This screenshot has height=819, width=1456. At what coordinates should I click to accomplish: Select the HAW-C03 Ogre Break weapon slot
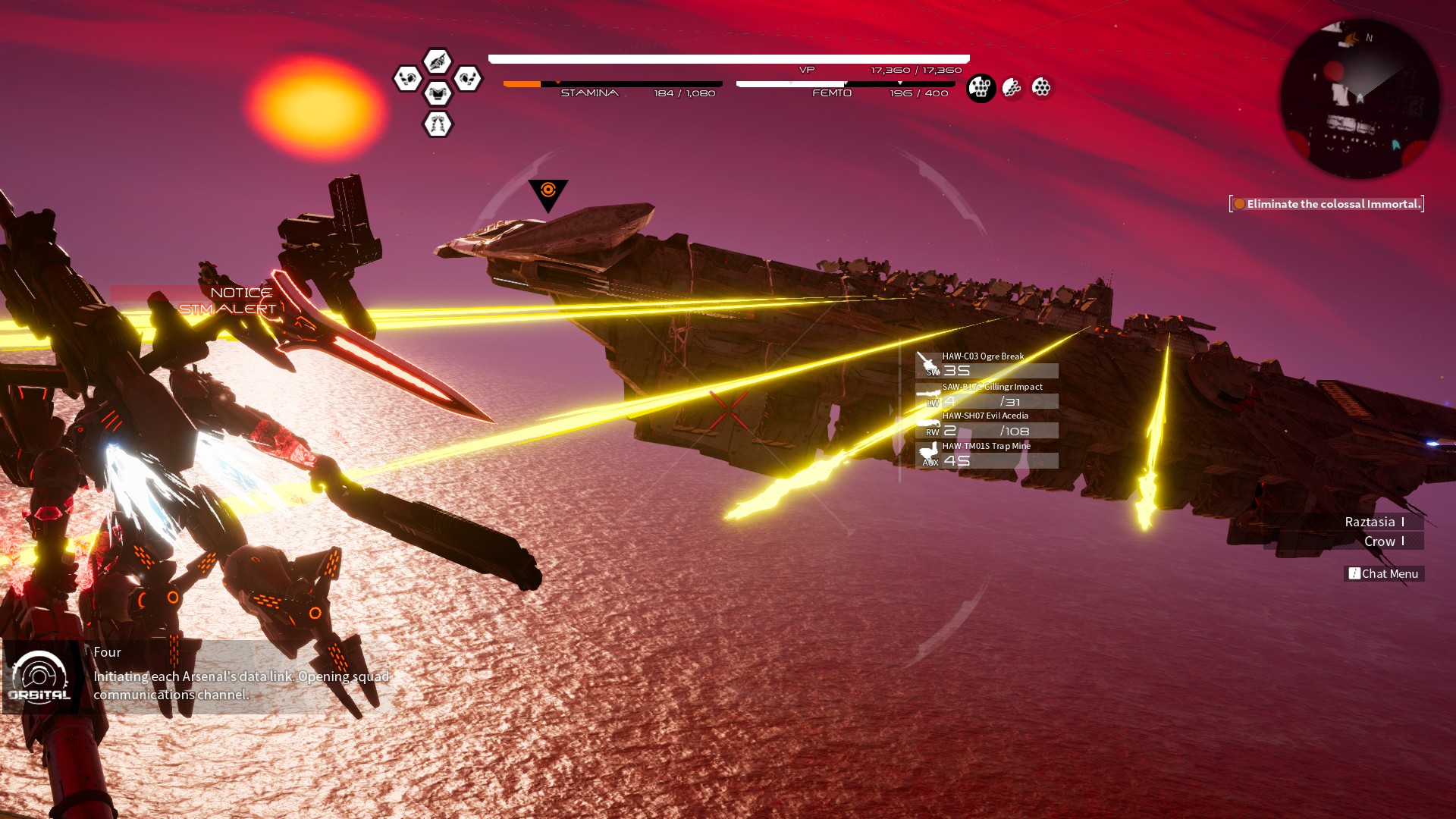[987, 364]
